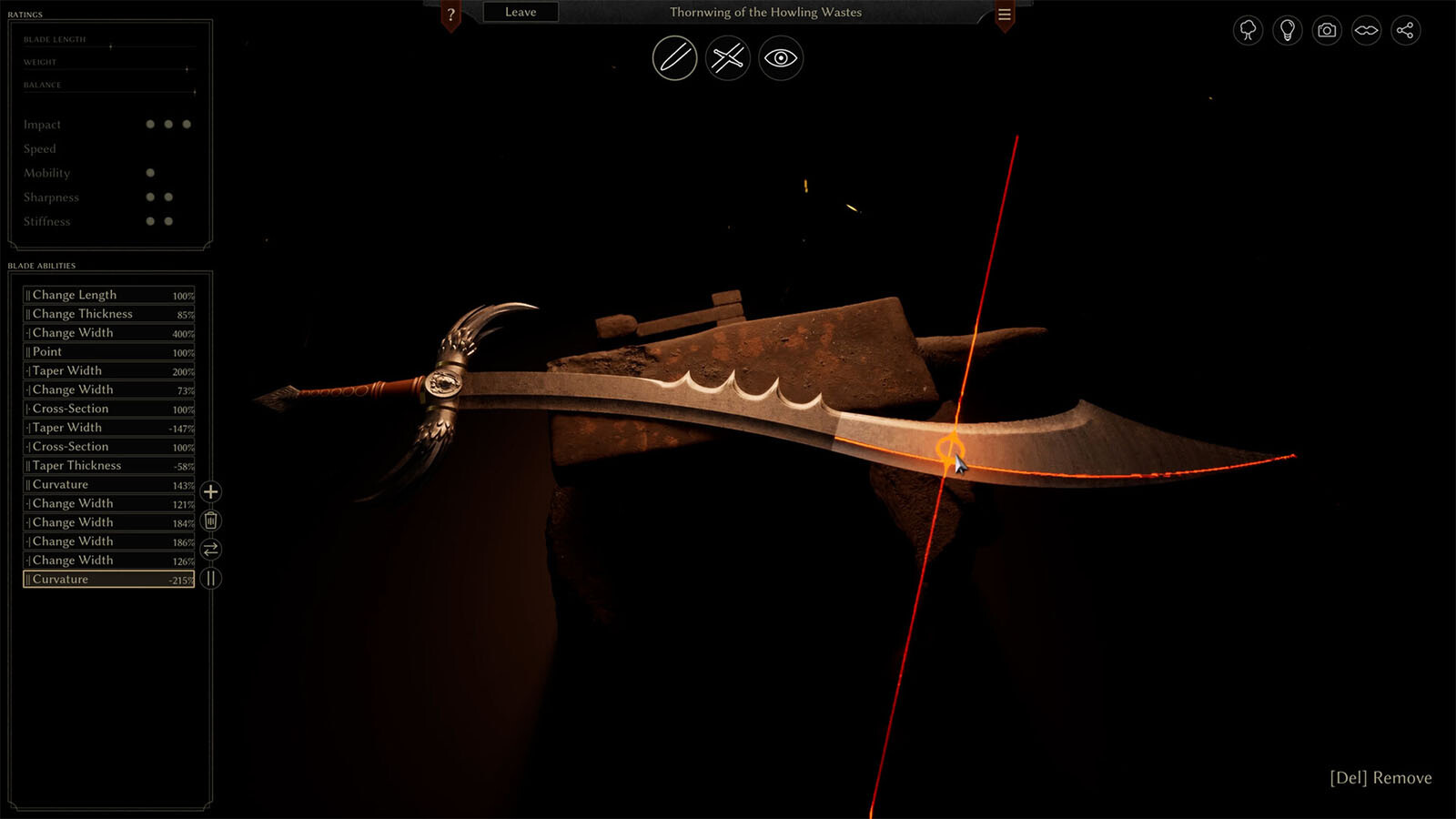
Task: Select the Change Width 400% row
Action: click(109, 333)
